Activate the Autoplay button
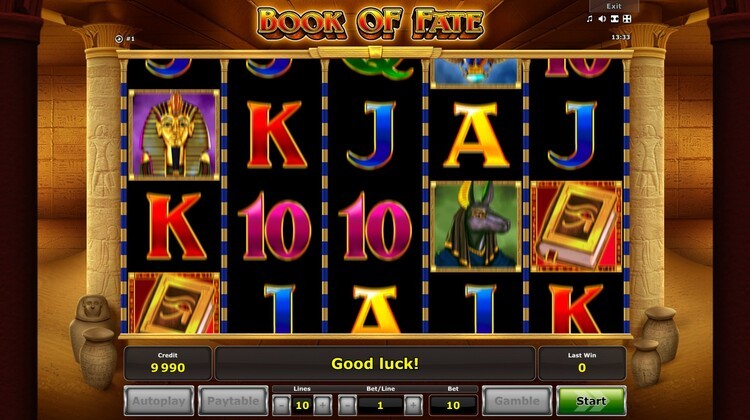Viewport: 750px width, 420px height. (159, 401)
